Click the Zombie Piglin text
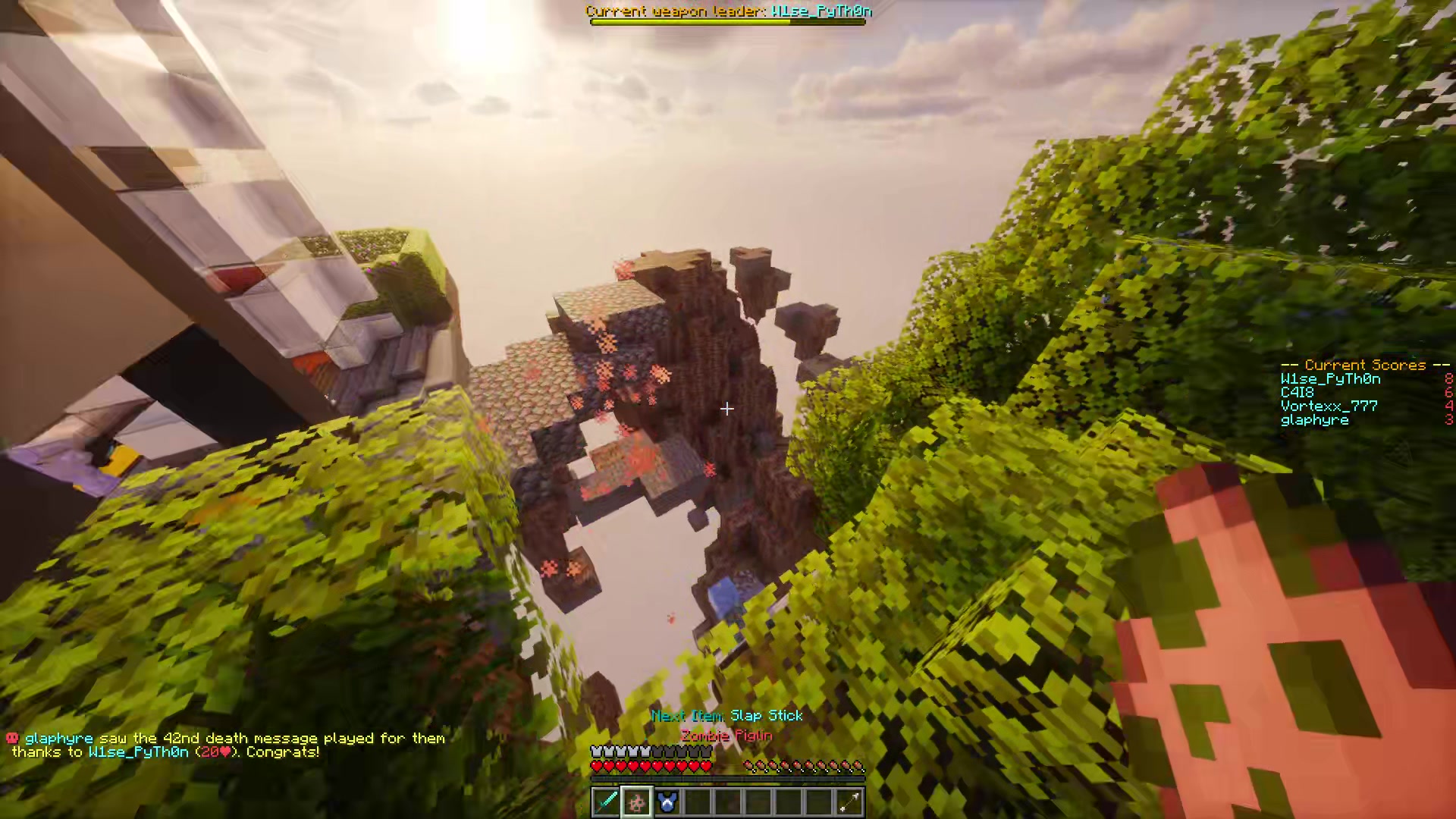This screenshot has width=1456, height=819. [726, 735]
